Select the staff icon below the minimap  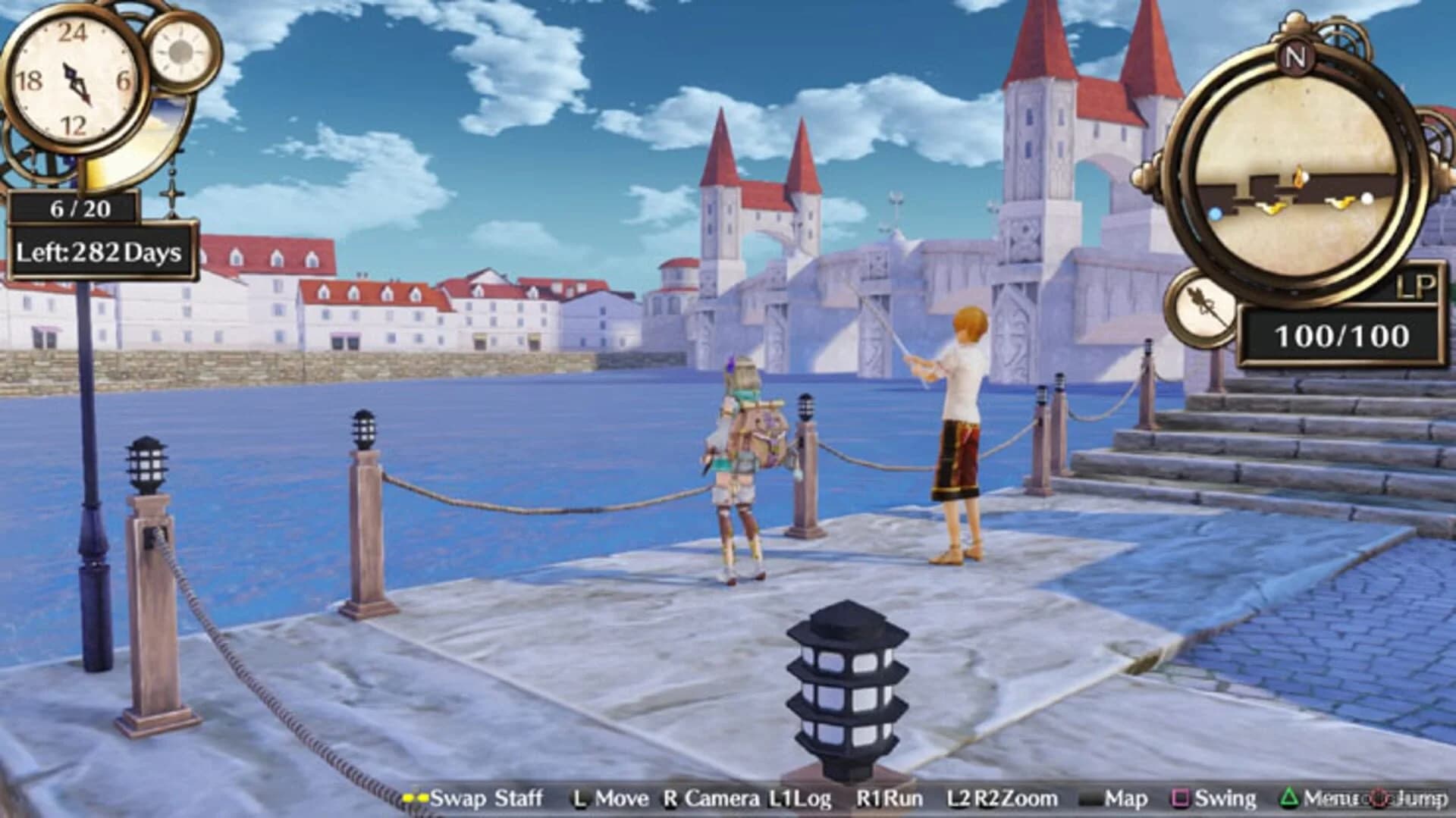pyautogui.click(x=1203, y=309)
